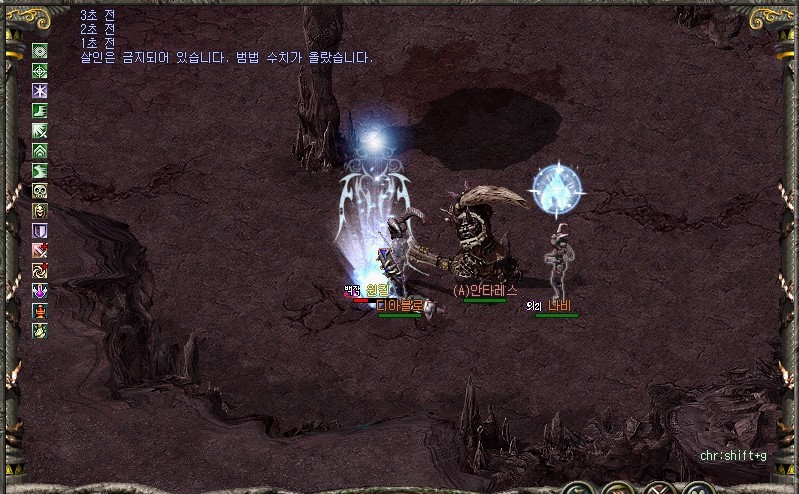The image size is (799, 494).
Task: Trigger the green upward chevrons skill
Action: [x=40, y=151]
